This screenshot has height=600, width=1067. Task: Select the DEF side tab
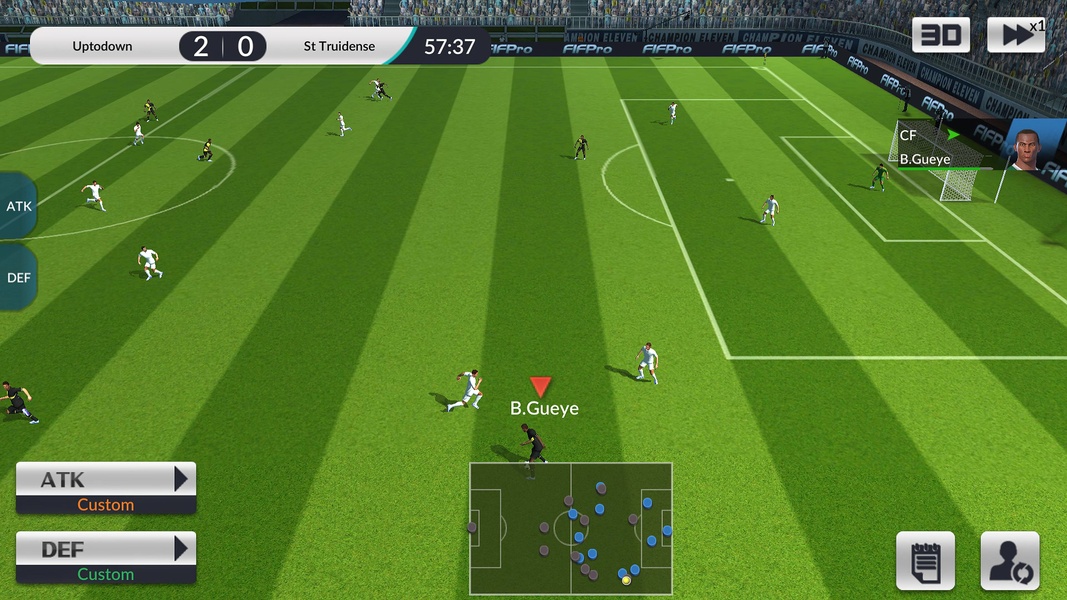(x=19, y=277)
